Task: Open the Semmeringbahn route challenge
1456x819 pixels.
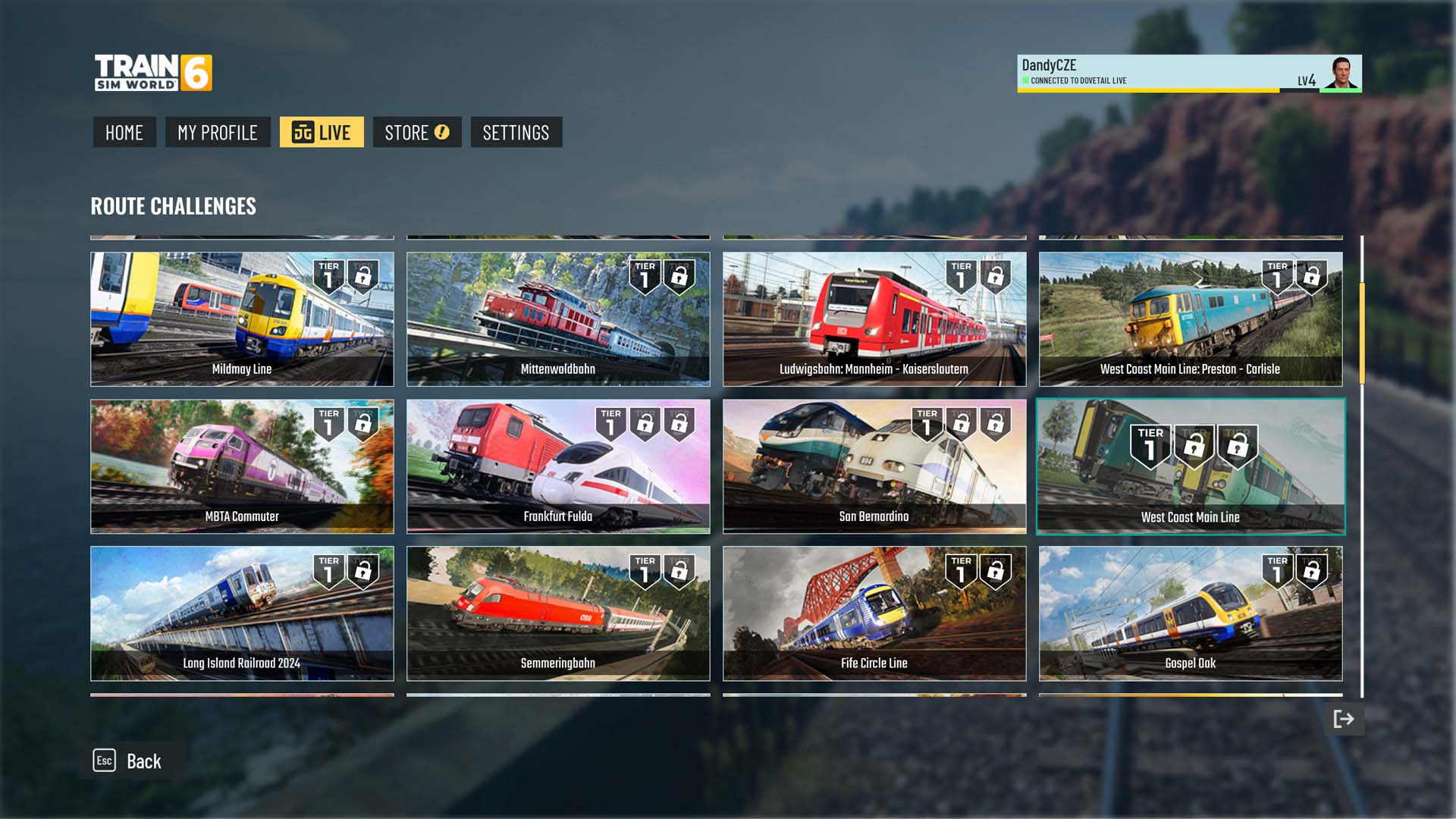Action: point(558,613)
